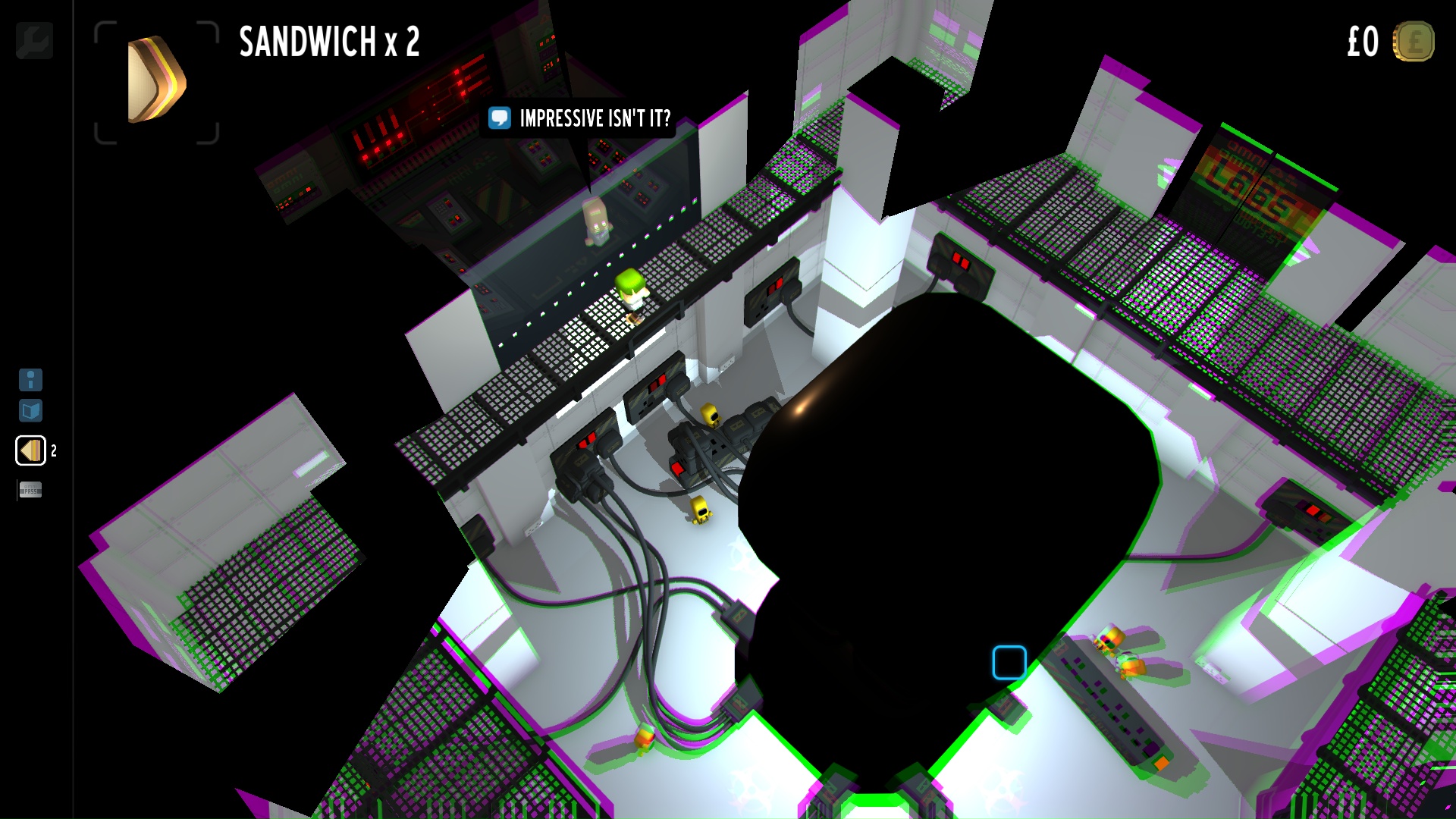Click the sandwich objective thumbnail top-left
The width and height of the screenshot is (1456, 819).
click(155, 80)
